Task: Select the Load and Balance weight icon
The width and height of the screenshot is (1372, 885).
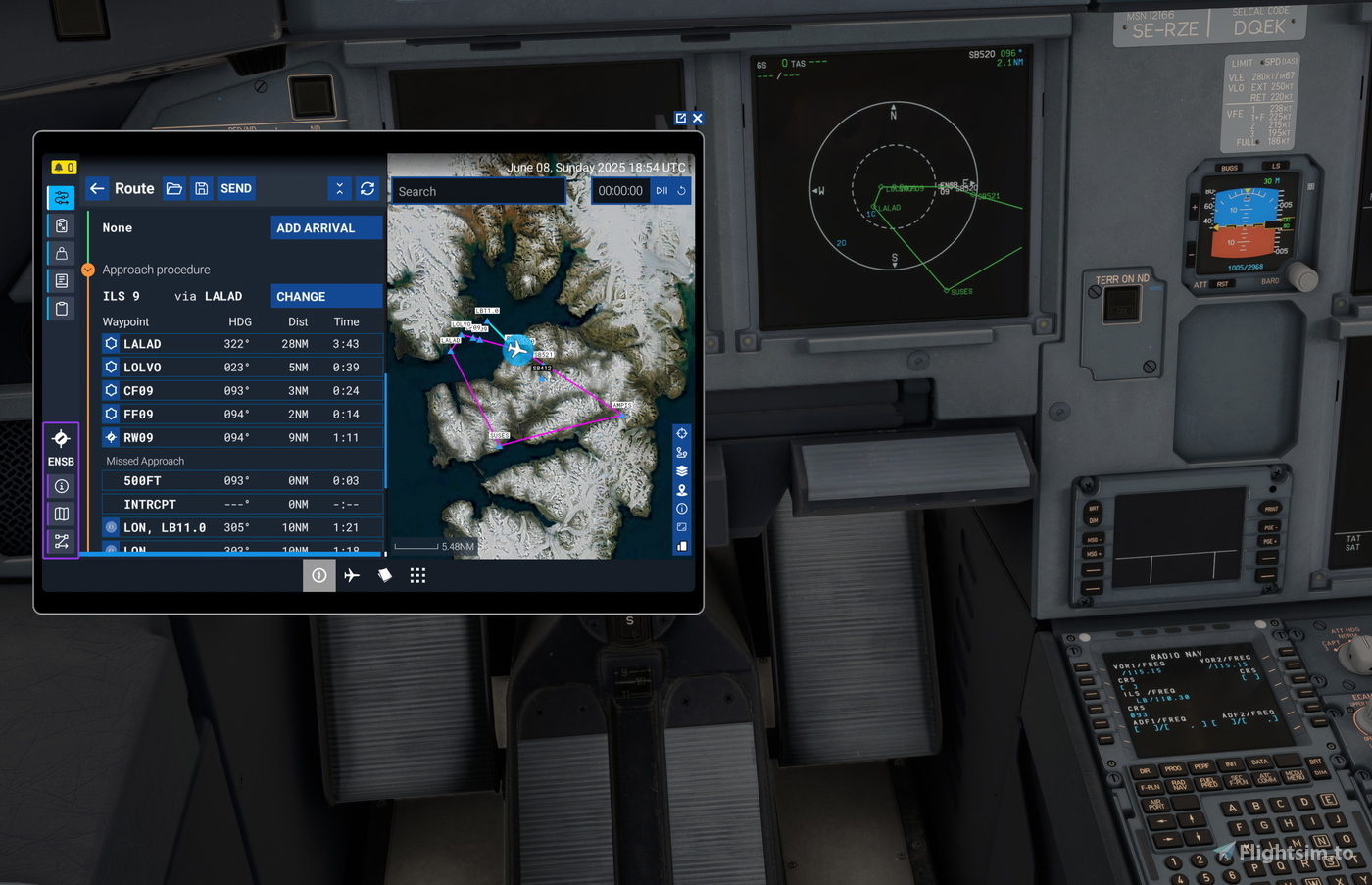Action: [x=61, y=252]
